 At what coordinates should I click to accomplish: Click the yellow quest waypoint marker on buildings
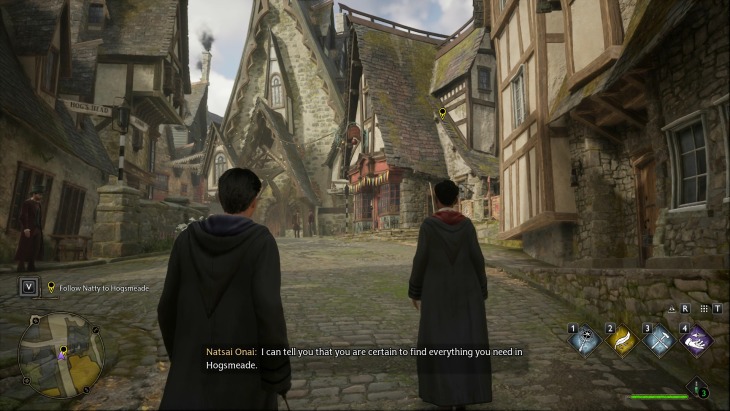coord(442,115)
